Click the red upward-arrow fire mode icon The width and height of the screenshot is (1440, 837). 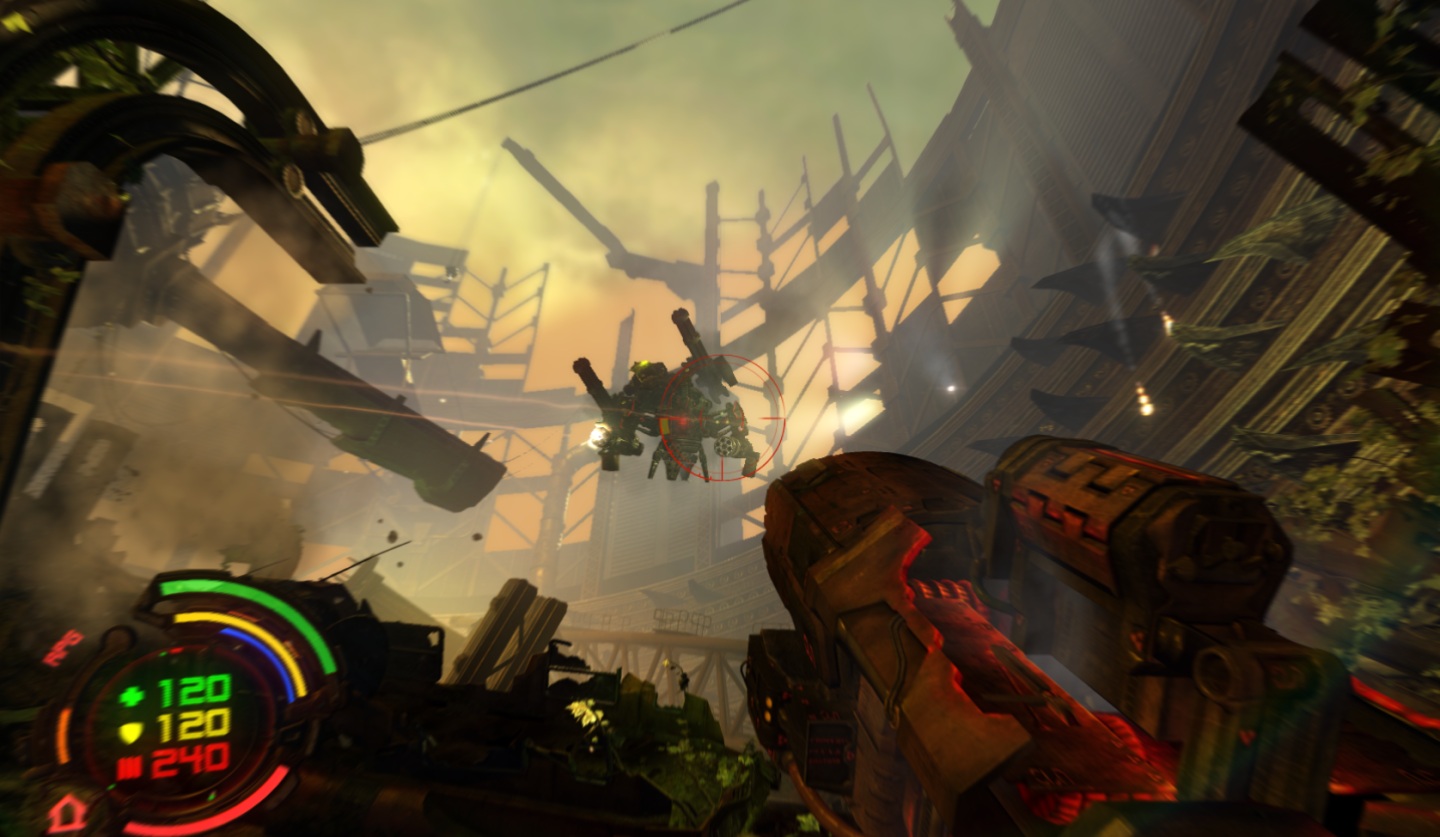pyautogui.click(x=68, y=811)
